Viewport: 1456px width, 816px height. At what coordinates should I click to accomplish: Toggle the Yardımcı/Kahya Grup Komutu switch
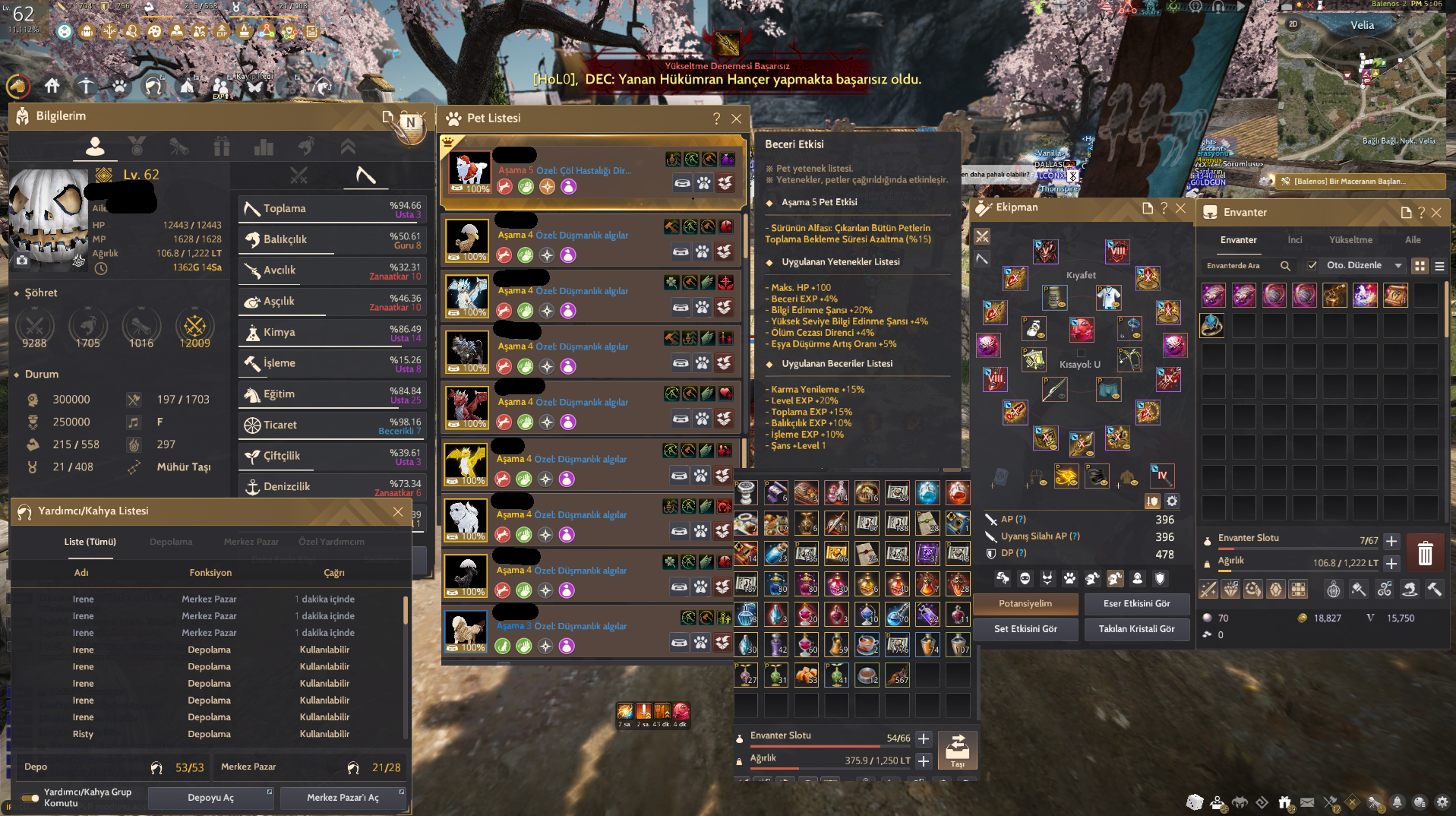click(30, 799)
